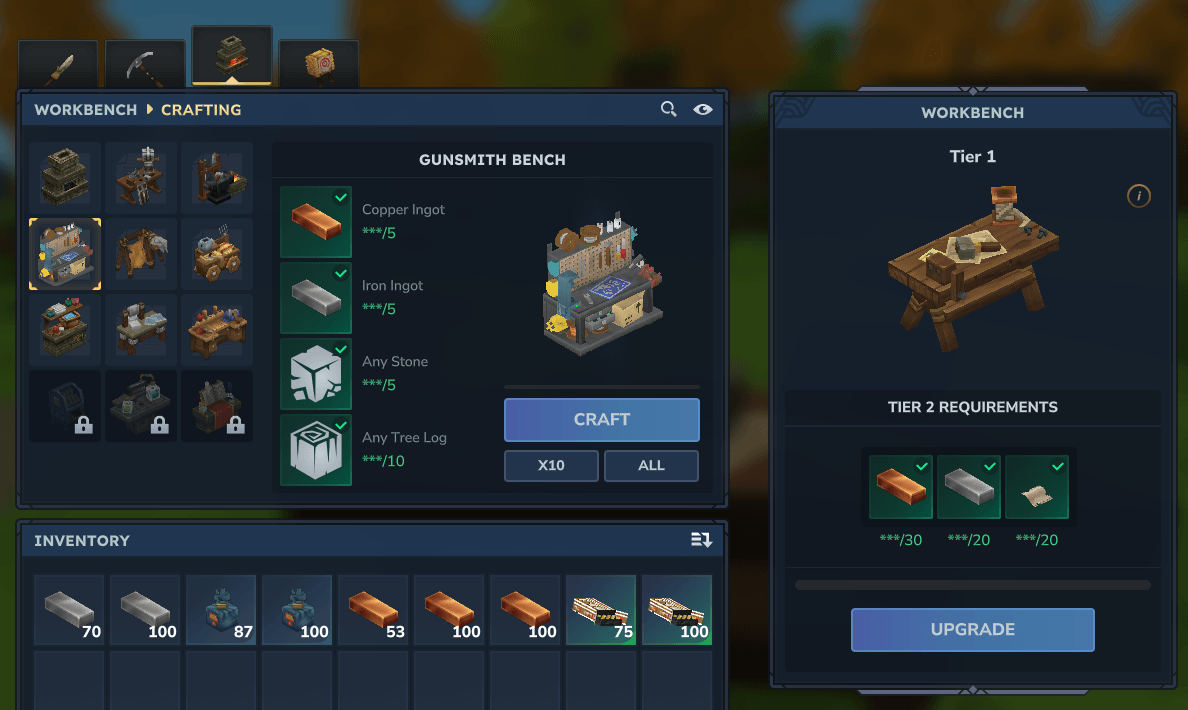Select the iron ingot stack of 70
Screen dimensions: 1188x710
coord(69,609)
